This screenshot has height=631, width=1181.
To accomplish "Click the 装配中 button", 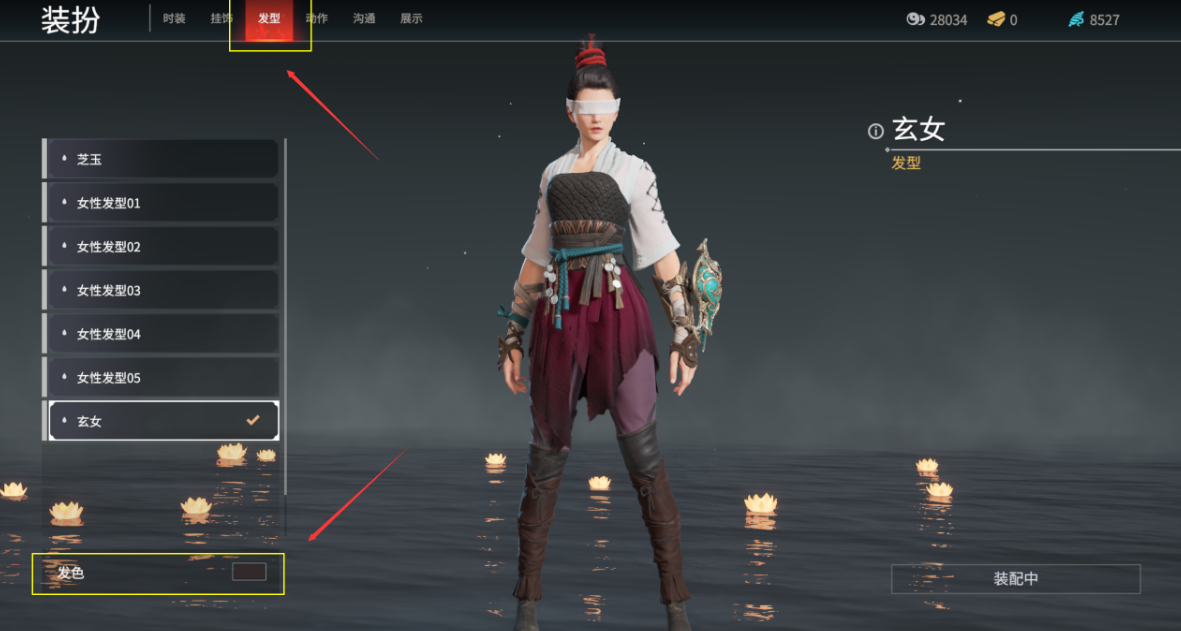I will click(1015, 579).
